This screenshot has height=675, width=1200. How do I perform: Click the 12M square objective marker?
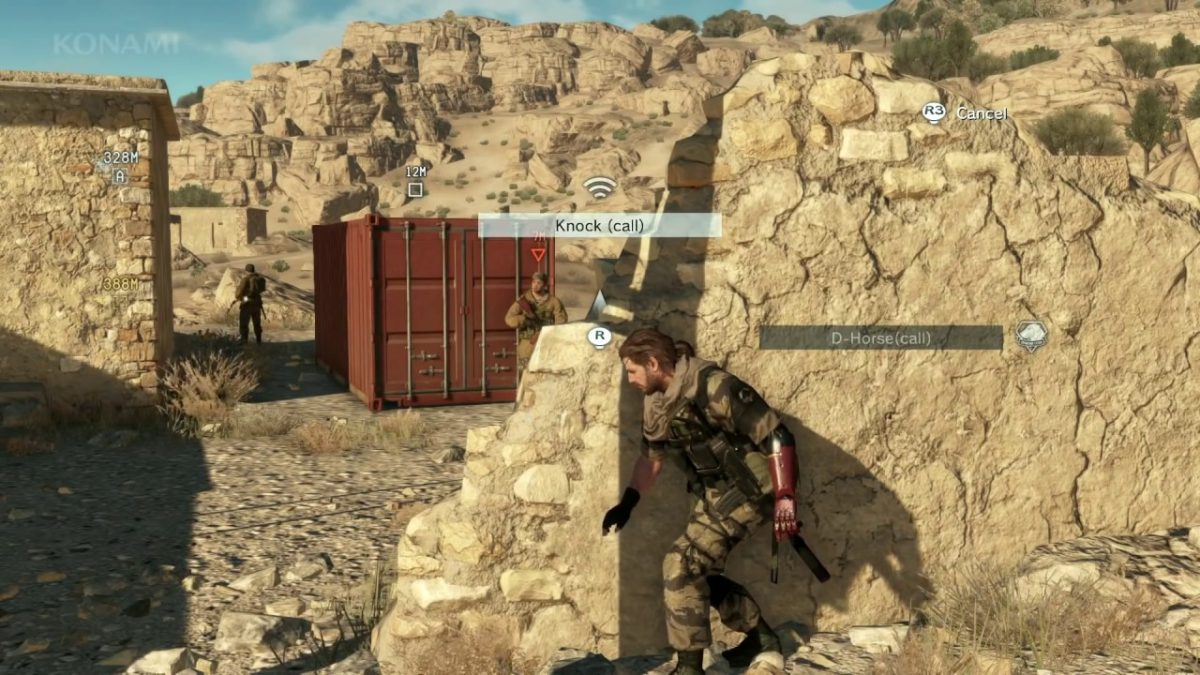pos(415,189)
